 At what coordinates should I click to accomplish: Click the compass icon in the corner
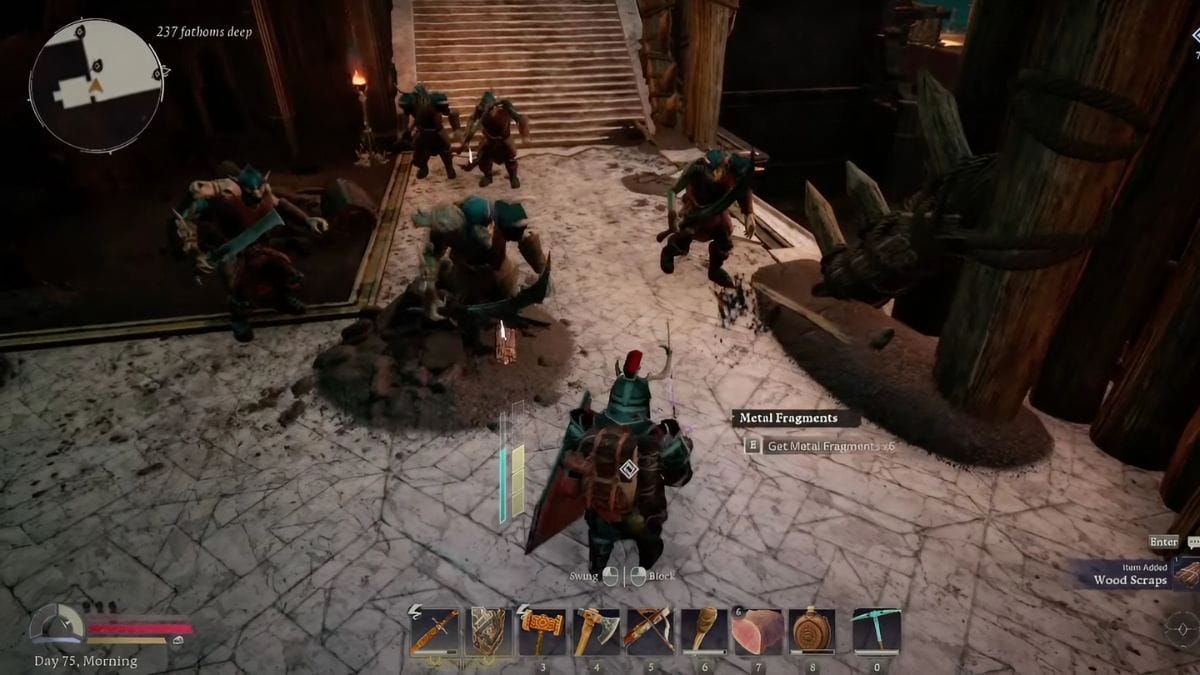point(1182,629)
